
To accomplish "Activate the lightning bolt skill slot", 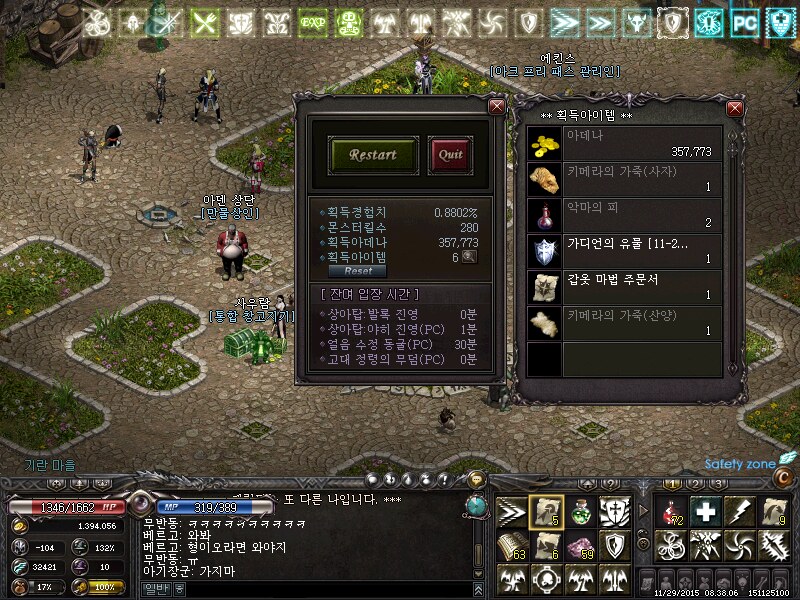I will (x=740, y=512).
